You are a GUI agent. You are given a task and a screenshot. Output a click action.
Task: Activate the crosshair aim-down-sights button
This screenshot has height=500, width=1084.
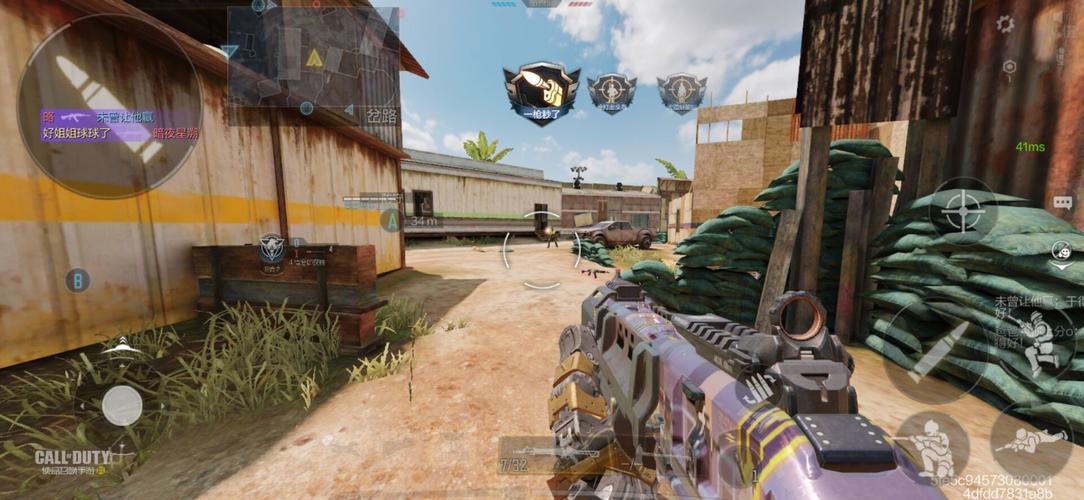963,211
